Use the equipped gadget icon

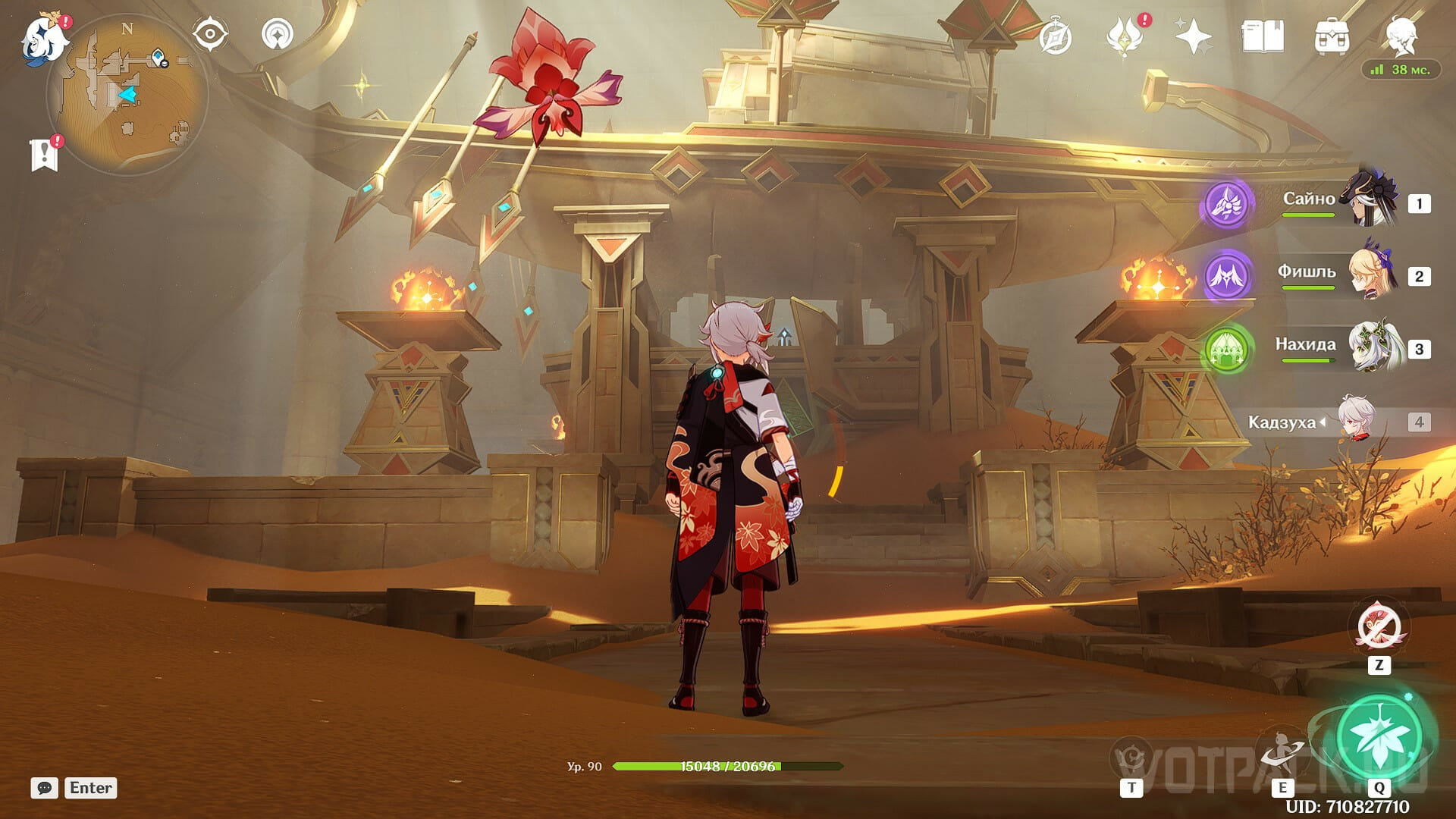[1379, 628]
